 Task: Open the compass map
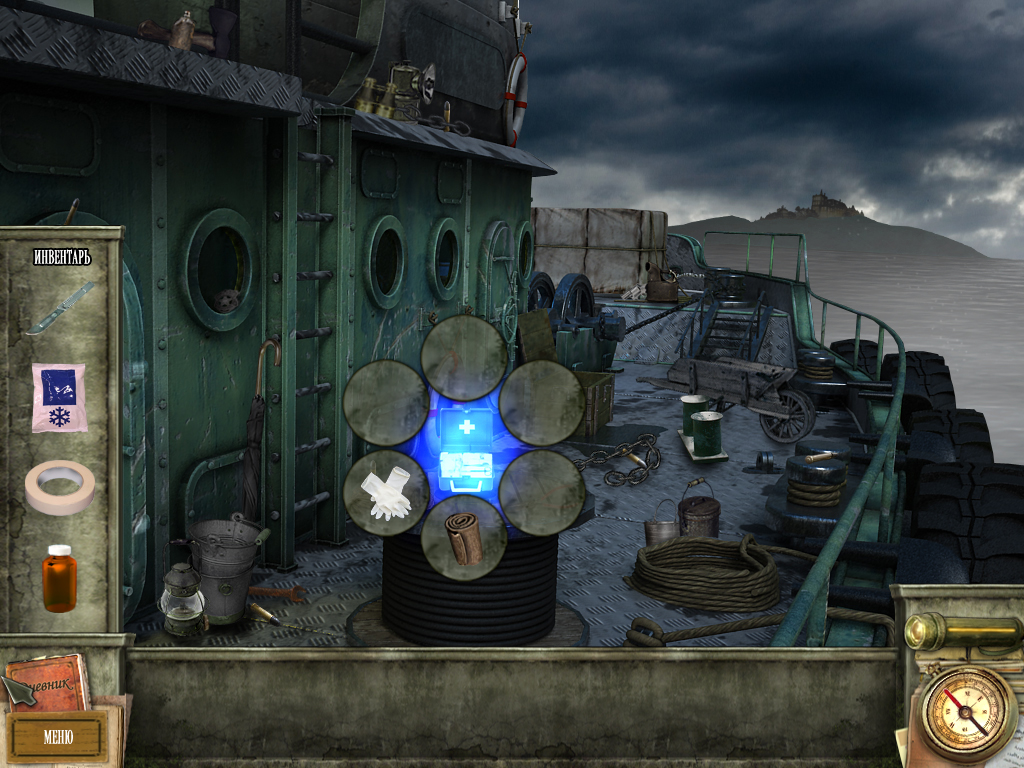pyautogui.click(x=967, y=714)
